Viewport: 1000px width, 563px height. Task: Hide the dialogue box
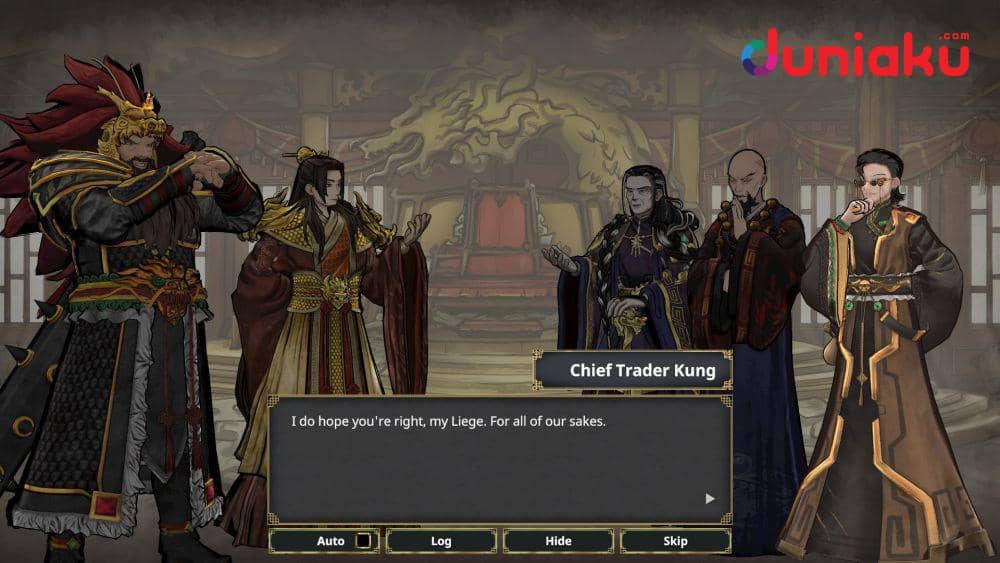[558, 541]
